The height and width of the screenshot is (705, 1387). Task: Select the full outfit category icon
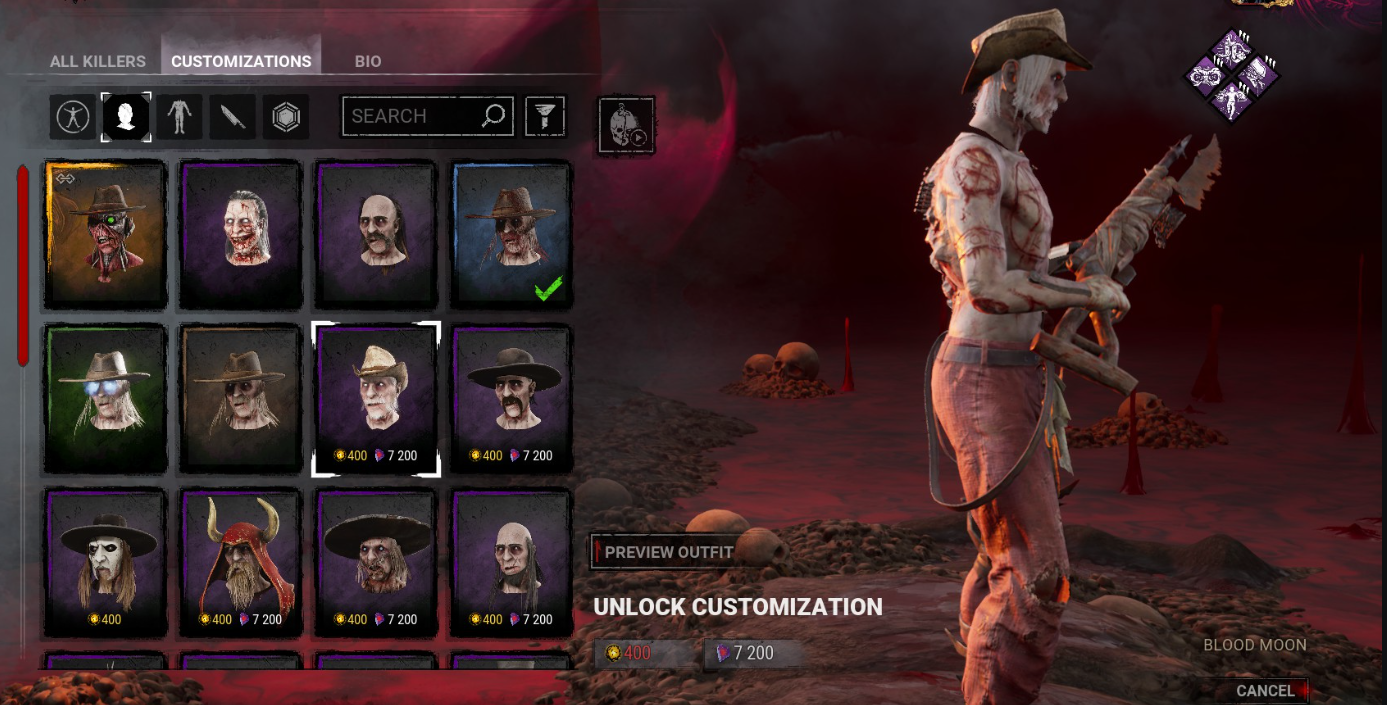[x=73, y=117]
